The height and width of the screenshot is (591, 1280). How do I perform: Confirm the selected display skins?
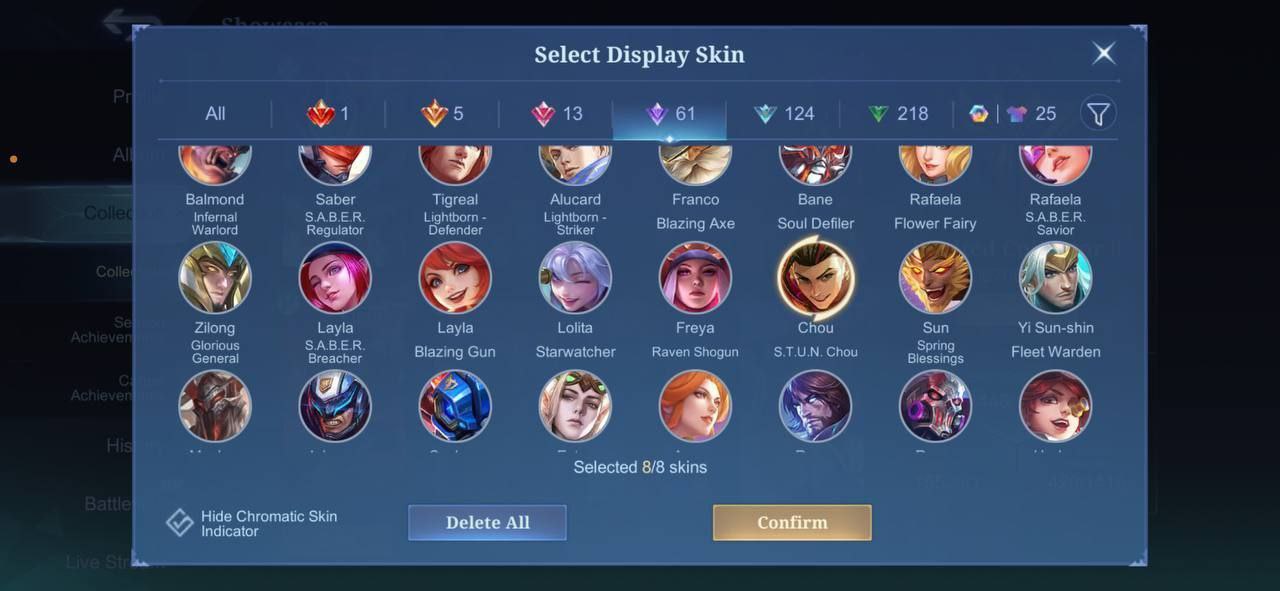(792, 522)
